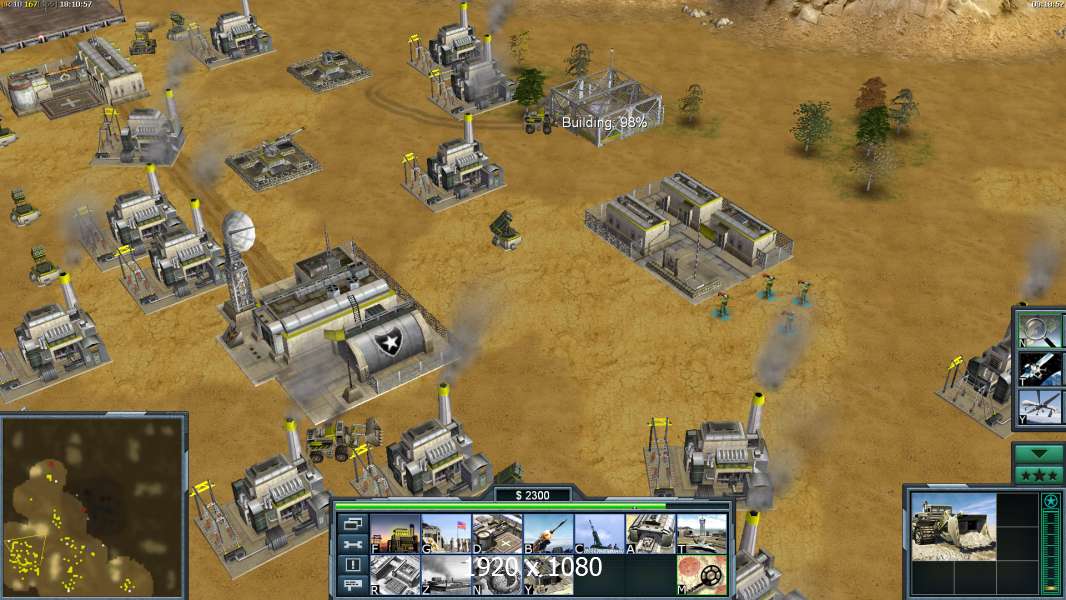The image size is (1066, 600).
Task: Select the War Factory build icon
Action: (x=650, y=534)
